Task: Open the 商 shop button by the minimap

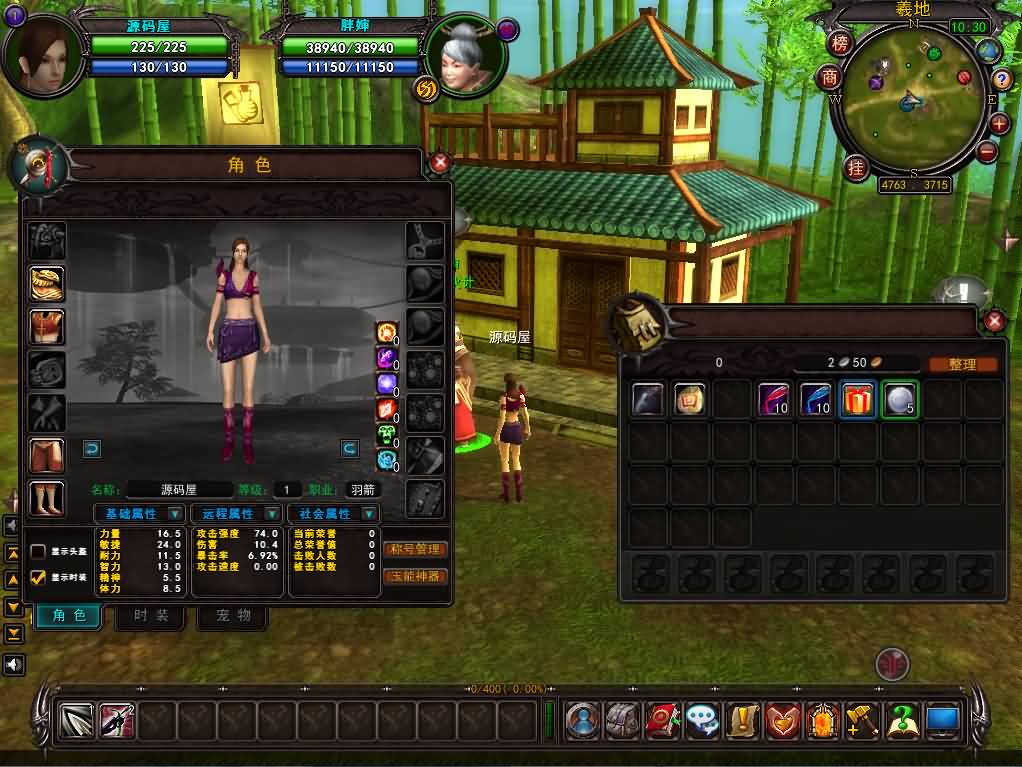Action: [830, 78]
